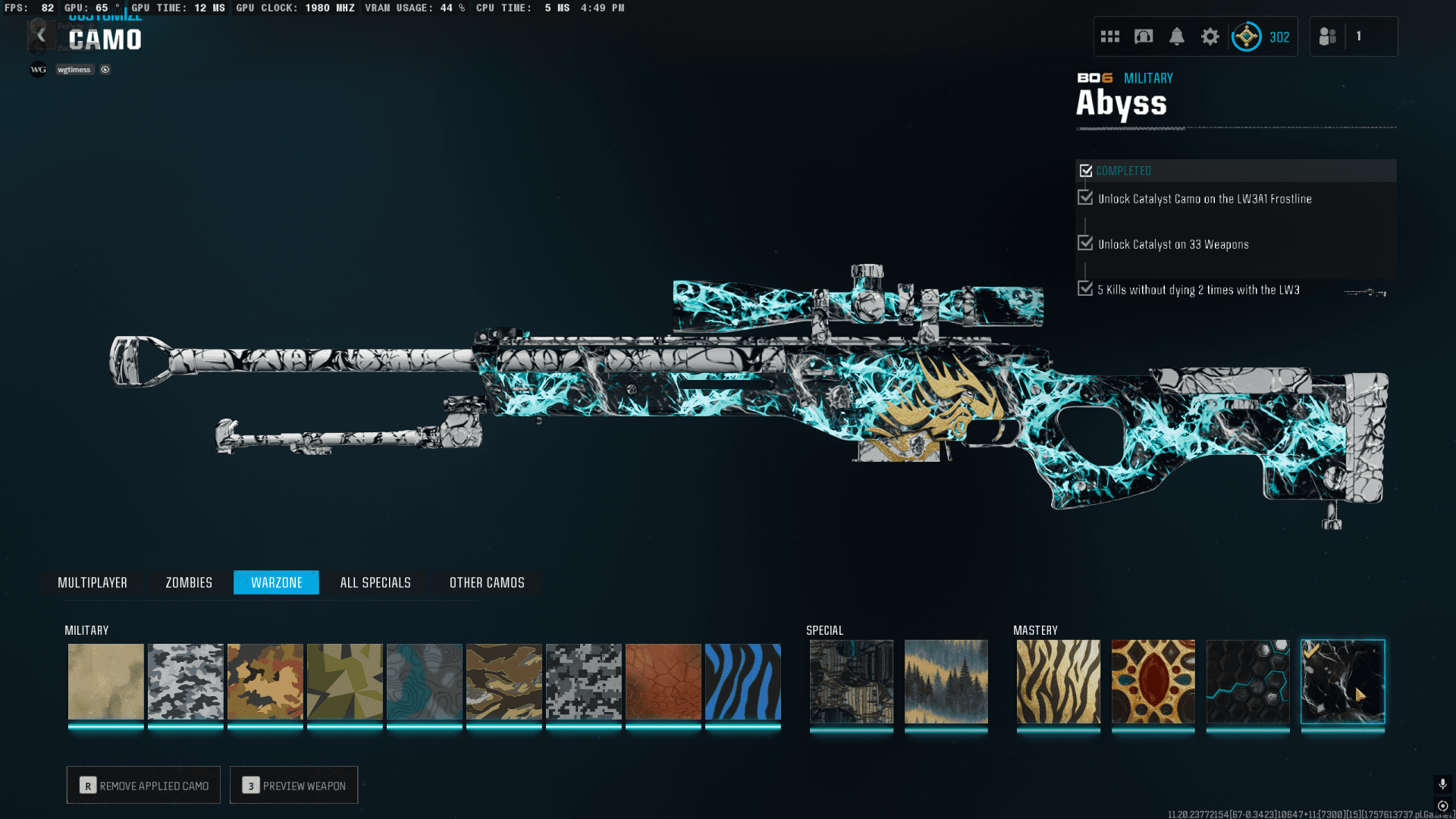Pick the red jeweled mastery camo

click(1153, 681)
